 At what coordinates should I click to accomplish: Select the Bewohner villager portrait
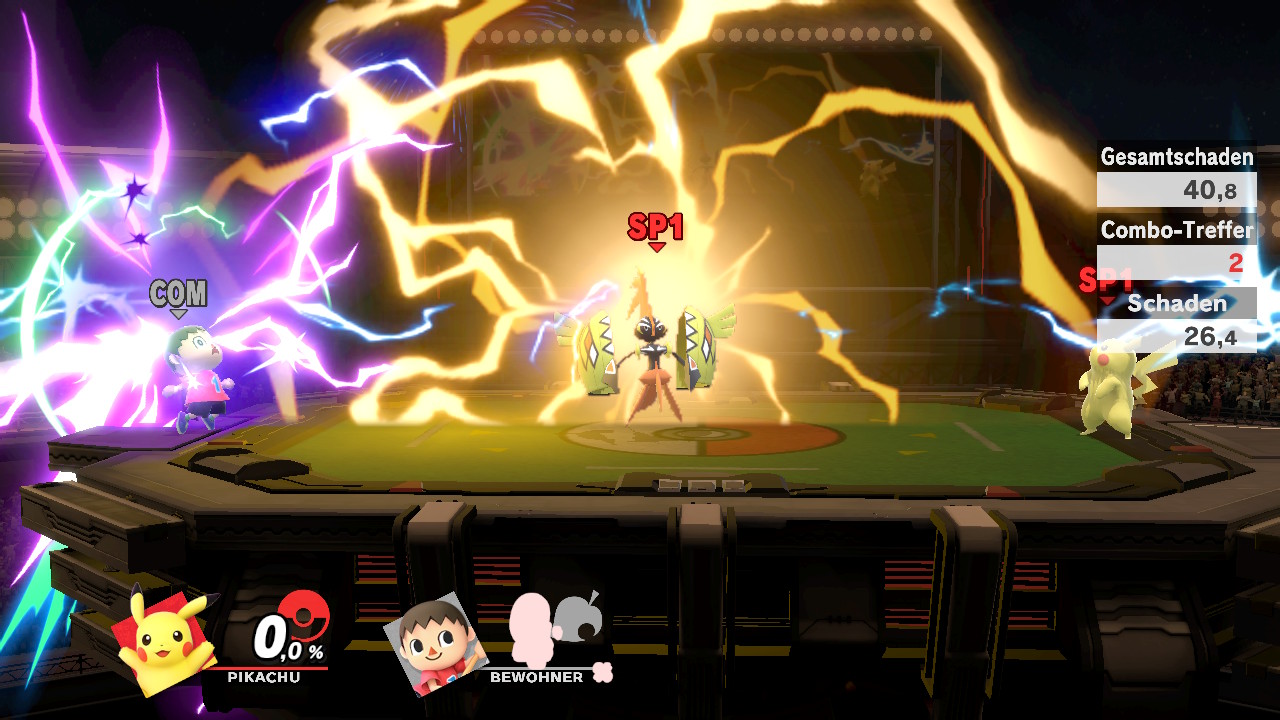434,643
